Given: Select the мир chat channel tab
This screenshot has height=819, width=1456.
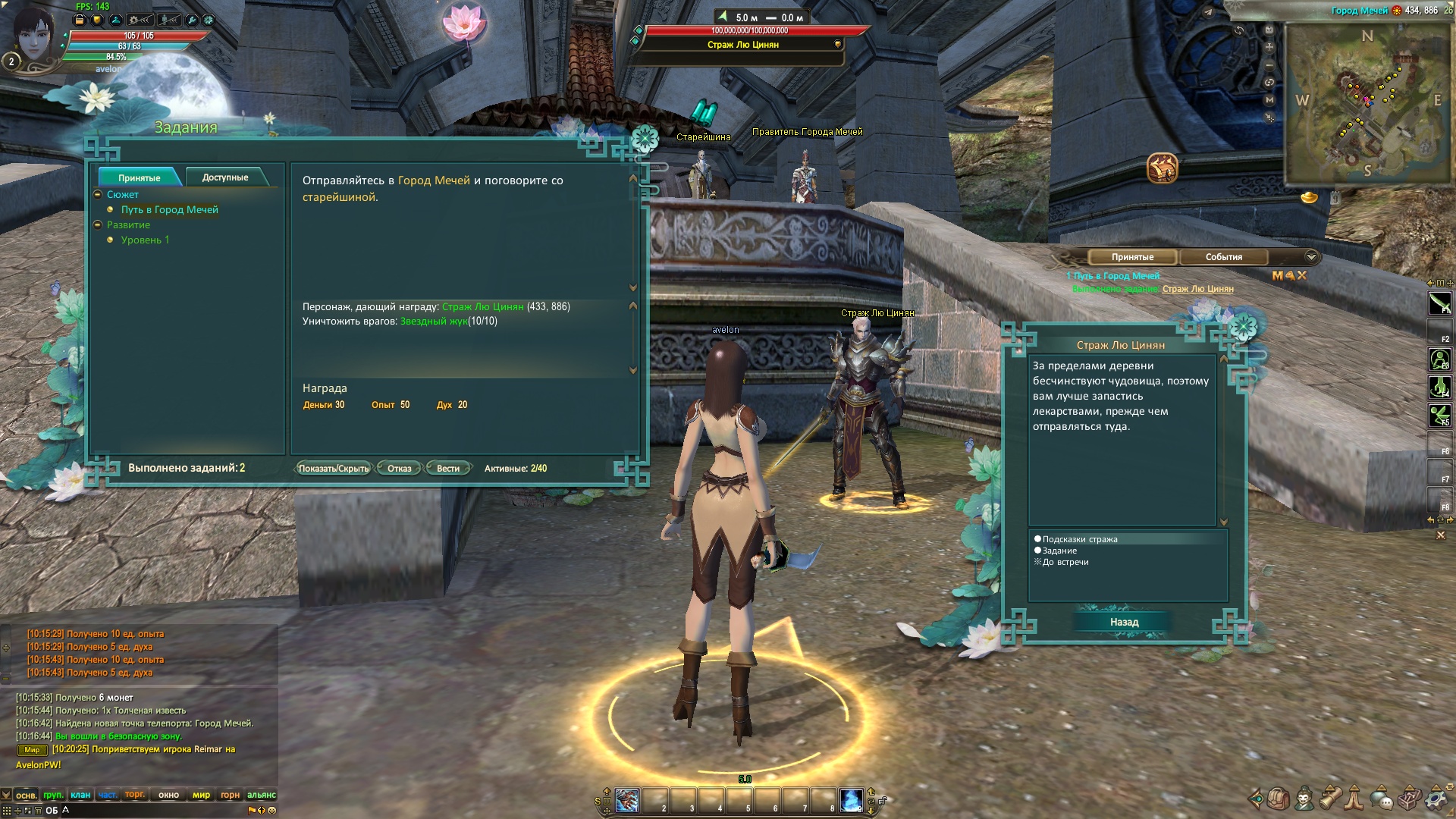Looking at the screenshot, I should click(201, 795).
